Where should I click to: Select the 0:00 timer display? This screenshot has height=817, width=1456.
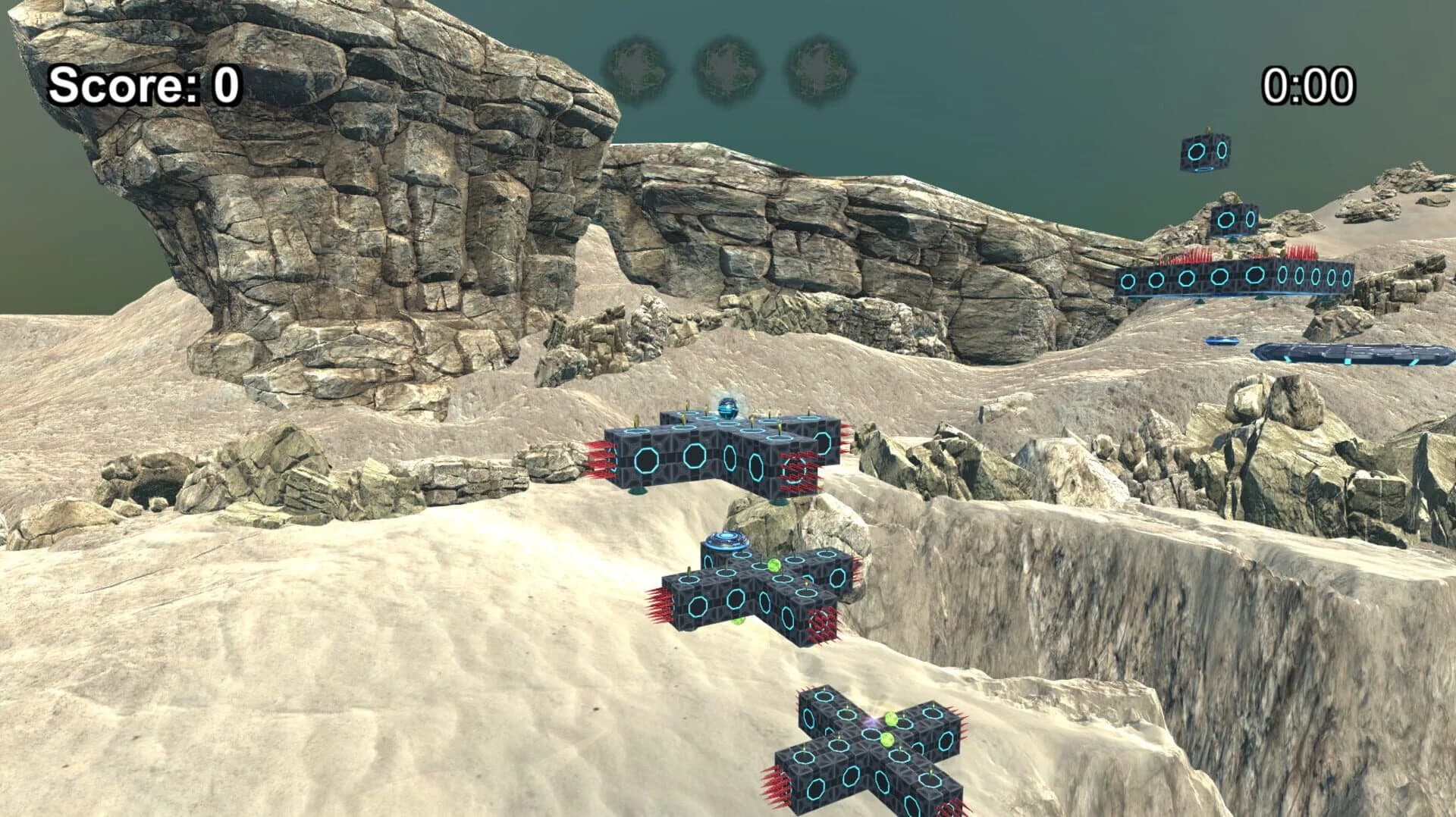(1310, 86)
